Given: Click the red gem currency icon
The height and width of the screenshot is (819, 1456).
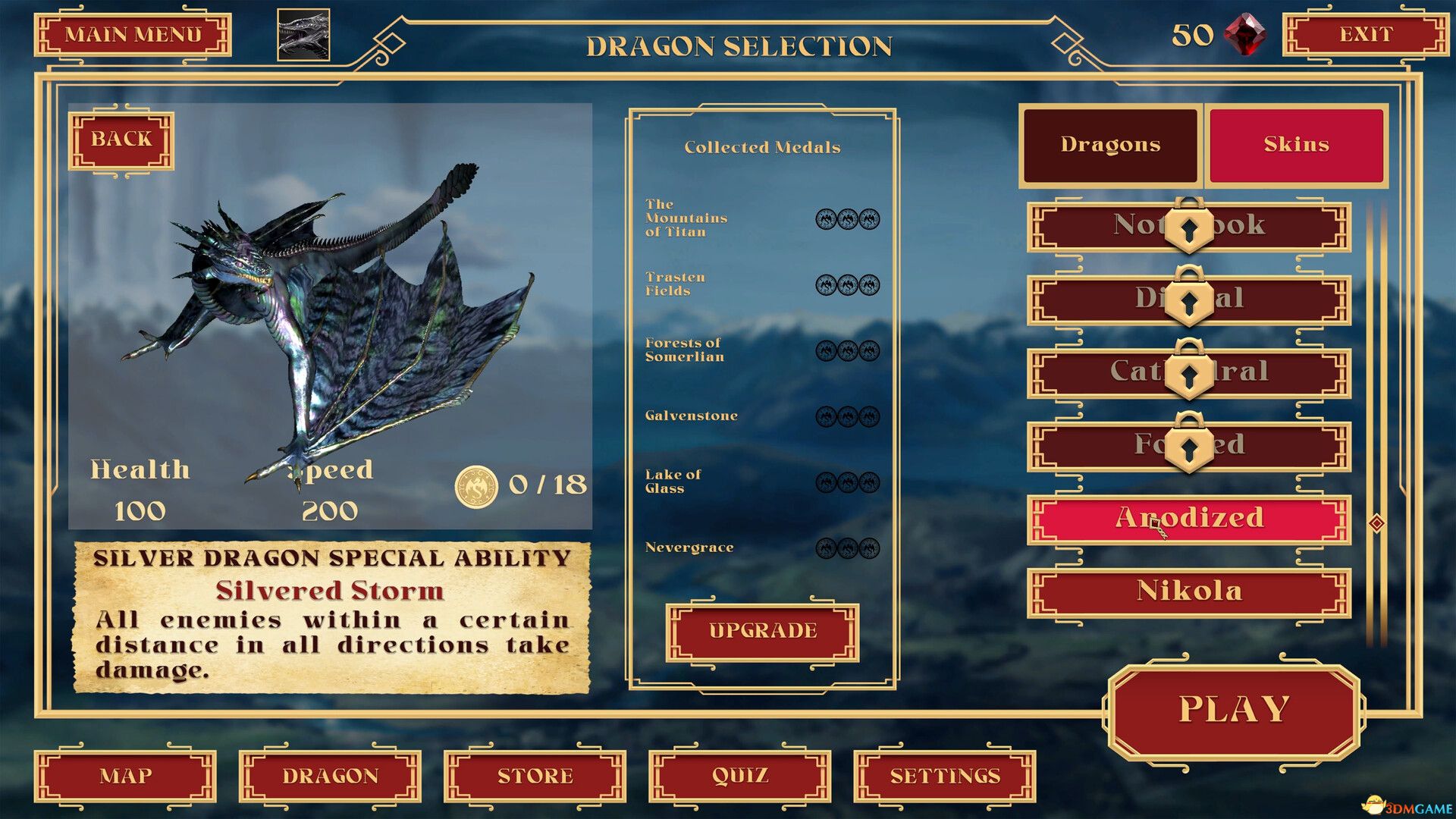Looking at the screenshot, I should pos(1244,34).
